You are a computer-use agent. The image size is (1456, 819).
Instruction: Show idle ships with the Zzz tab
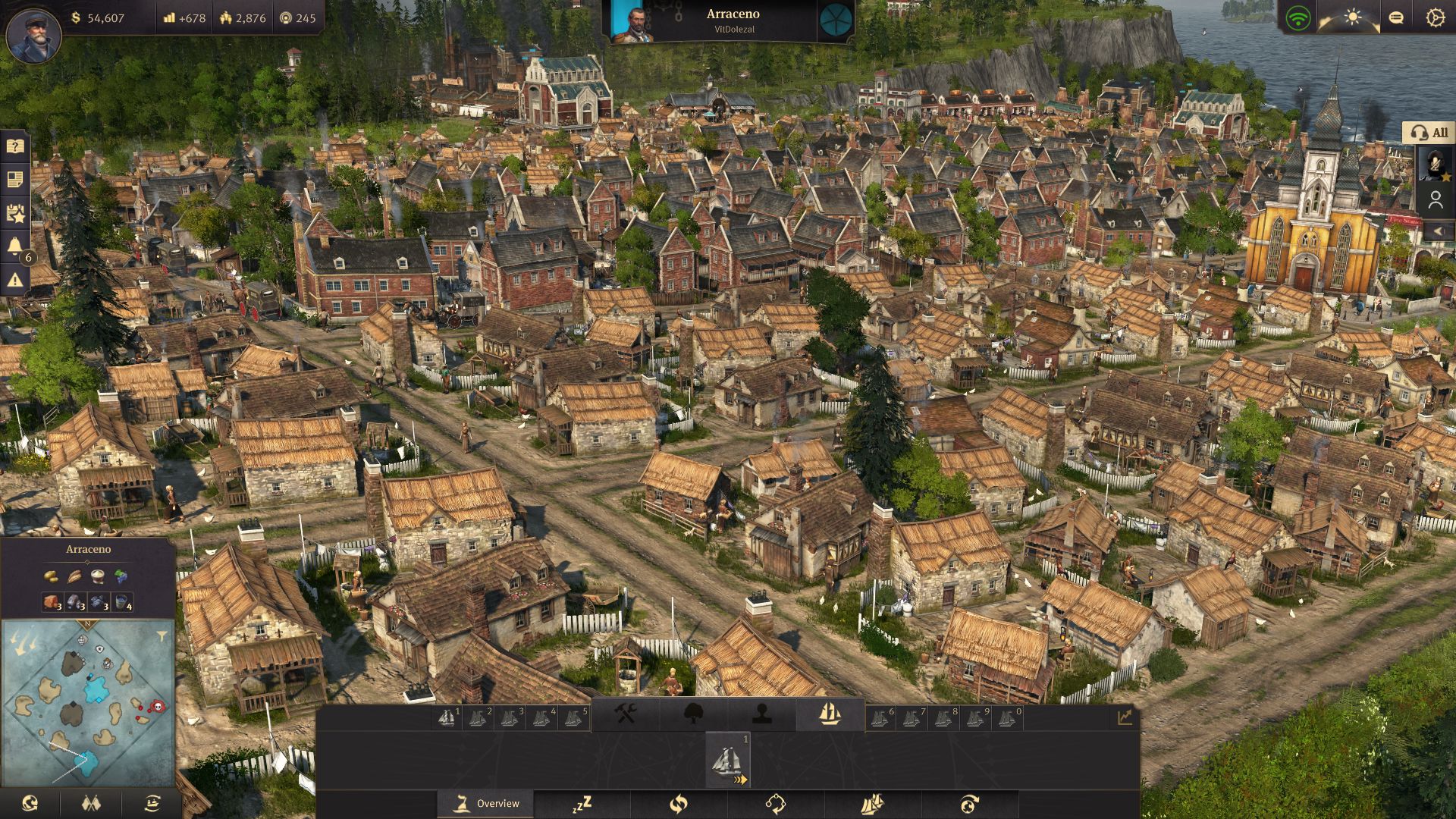click(x=582, y=804)
